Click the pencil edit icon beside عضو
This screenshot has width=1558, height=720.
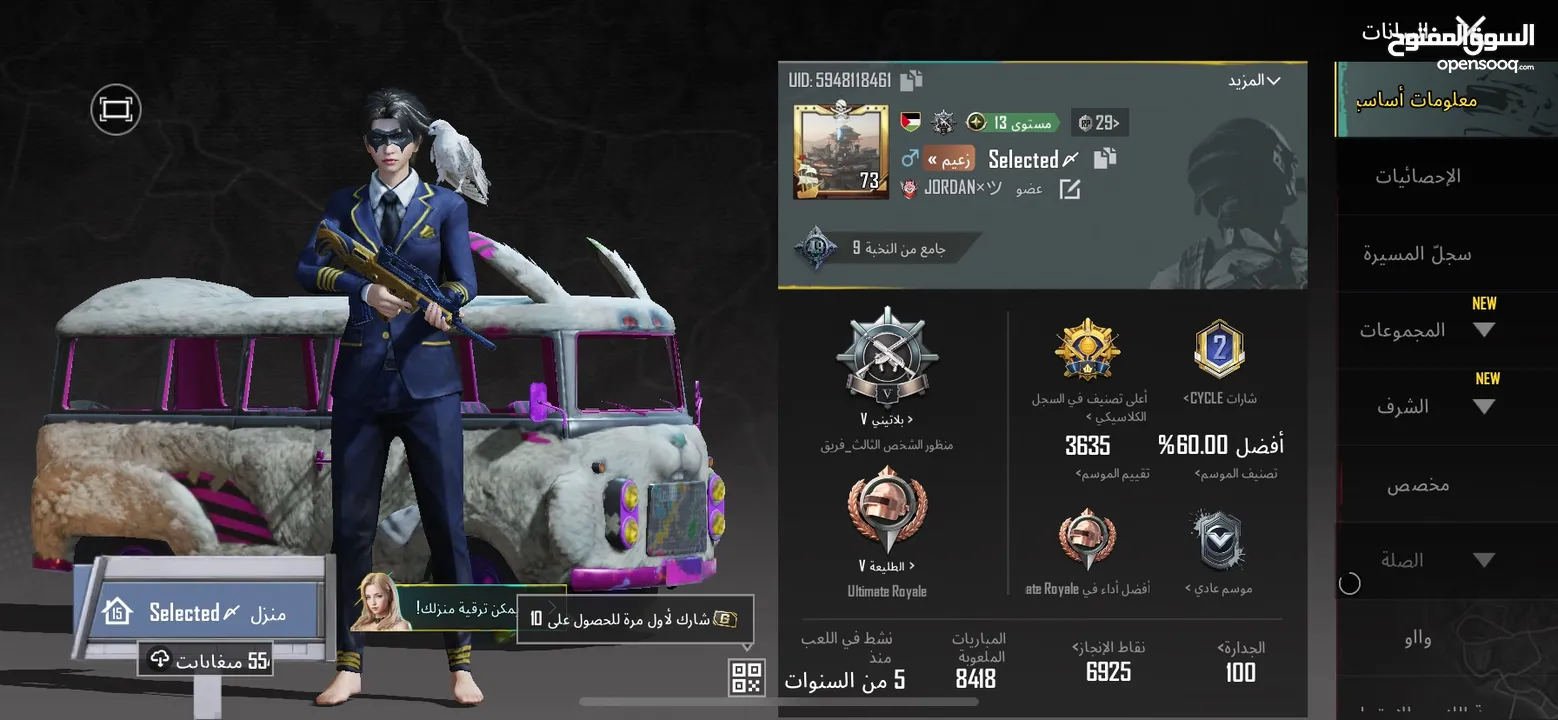1069,189
